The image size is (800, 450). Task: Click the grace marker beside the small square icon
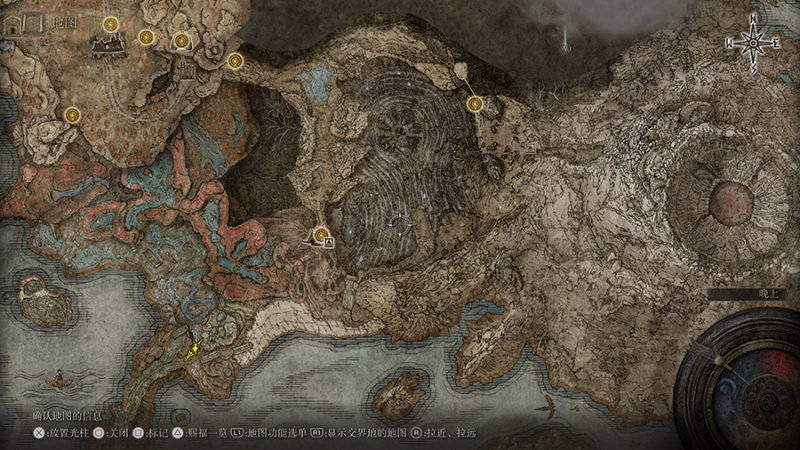321,236
